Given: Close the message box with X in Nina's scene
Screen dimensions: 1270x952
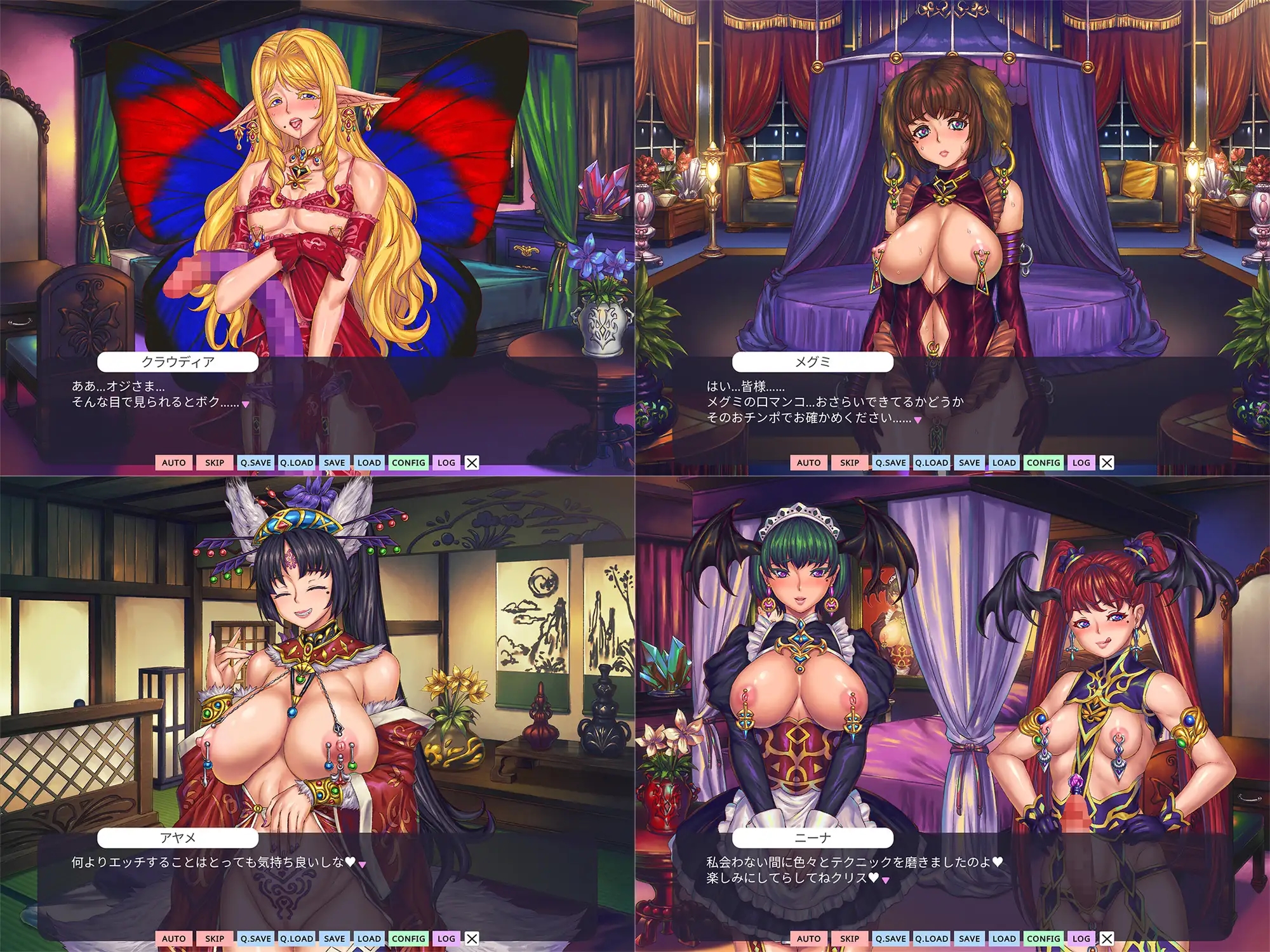Looking at the screenshot, I should [x=1106, y=938].
